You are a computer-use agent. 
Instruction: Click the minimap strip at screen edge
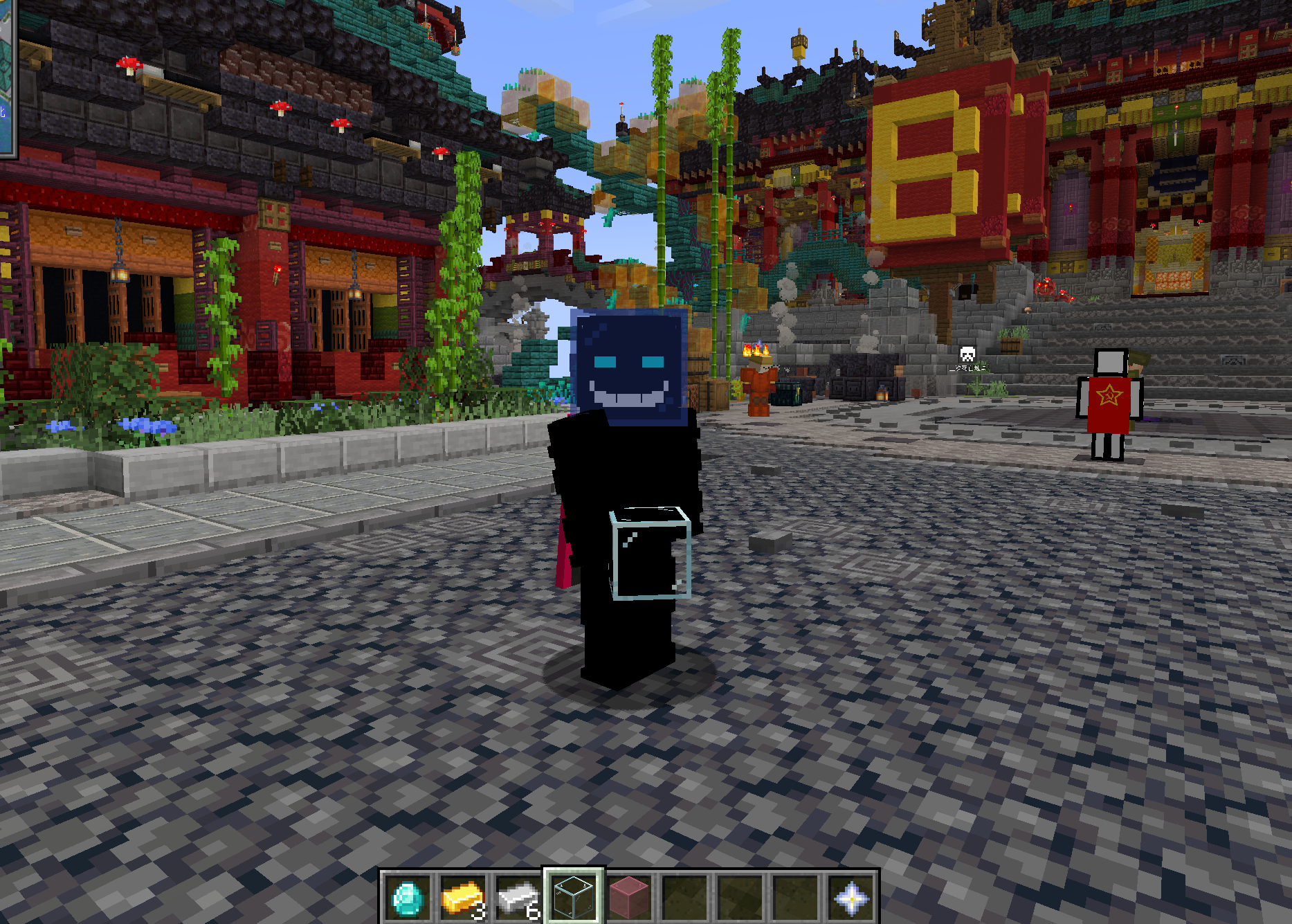[x=8, y=78]
